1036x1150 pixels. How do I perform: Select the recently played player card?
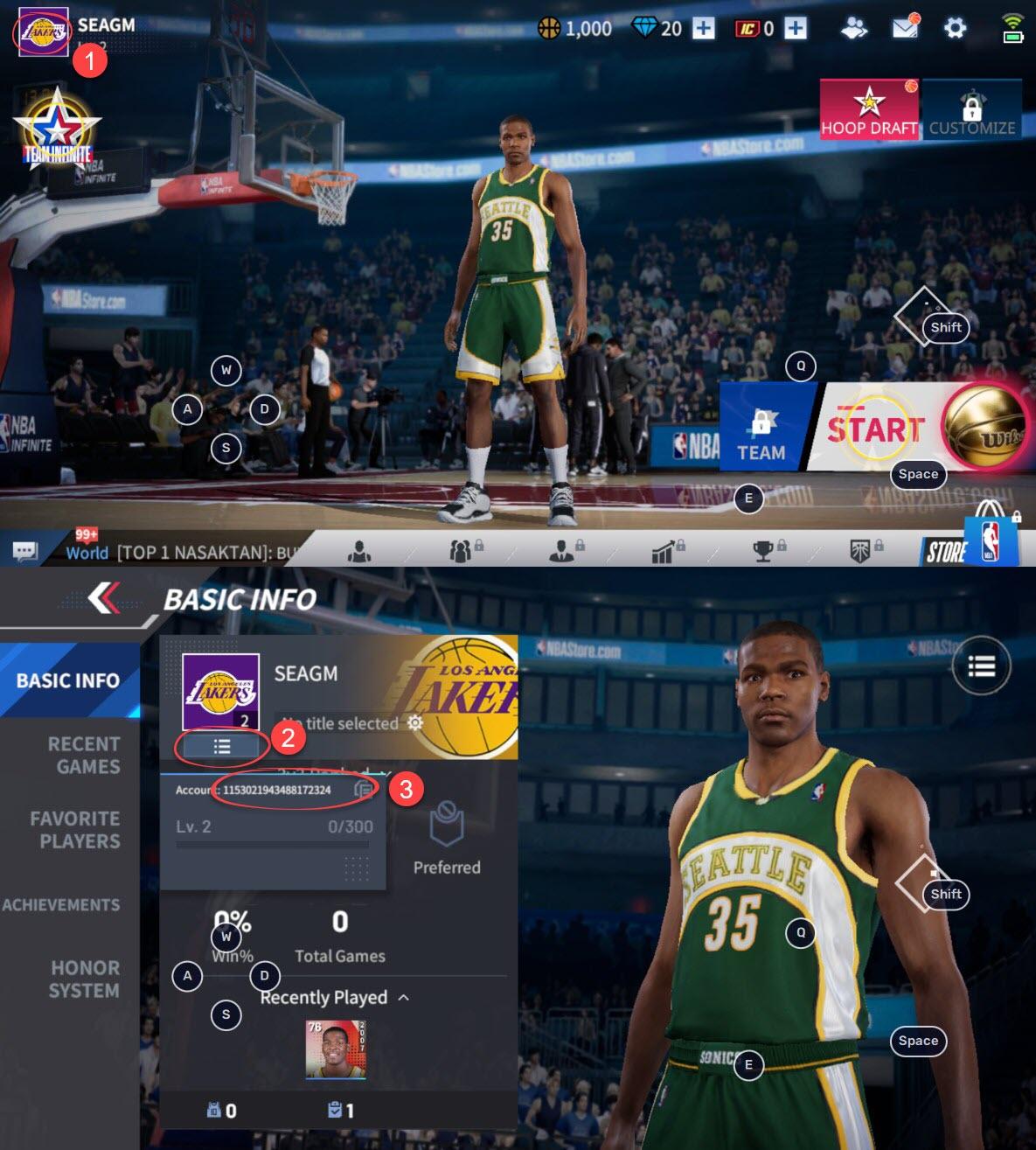coord(335,1049)
